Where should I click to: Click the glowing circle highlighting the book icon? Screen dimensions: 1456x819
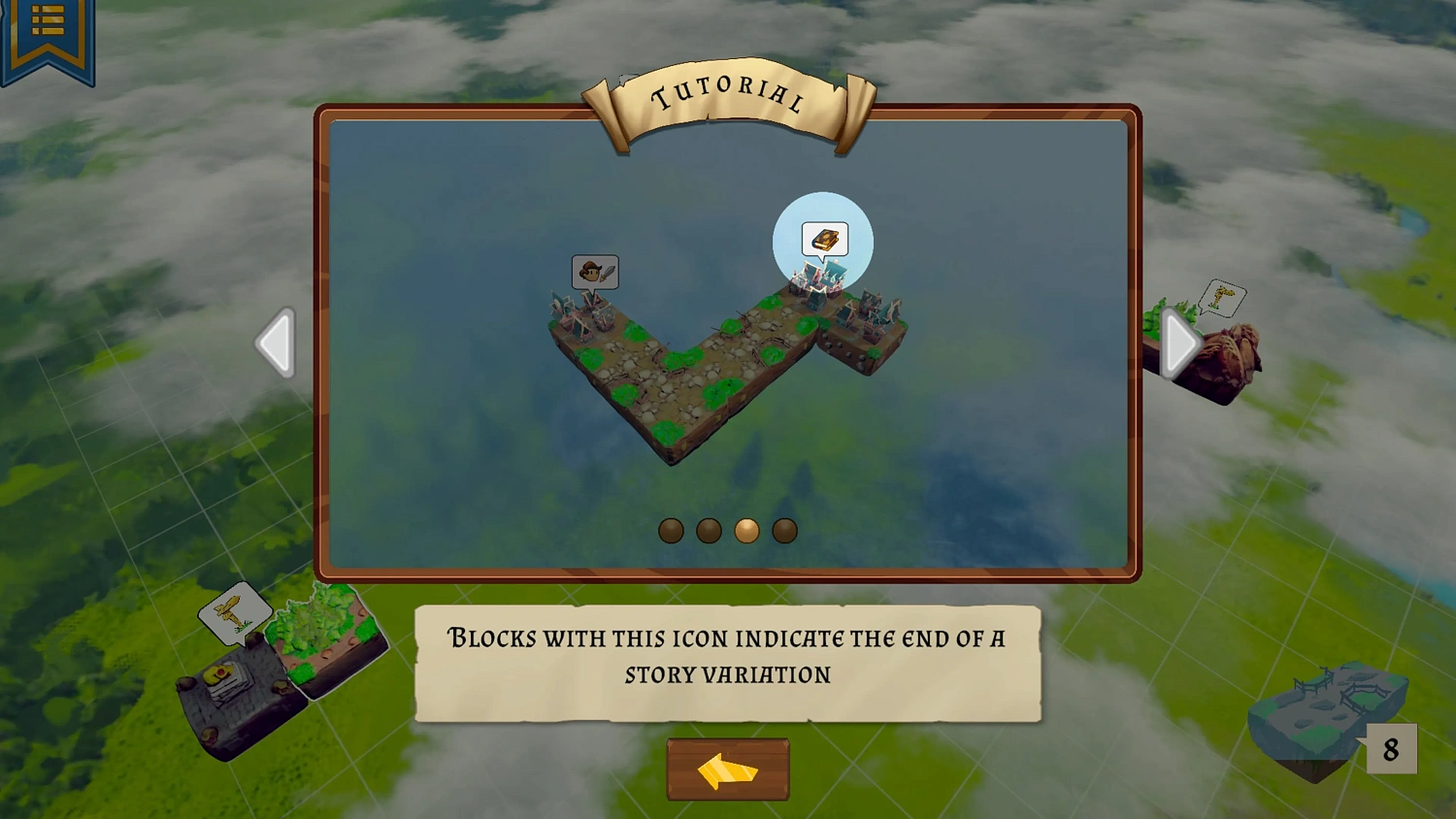(823, 243)
